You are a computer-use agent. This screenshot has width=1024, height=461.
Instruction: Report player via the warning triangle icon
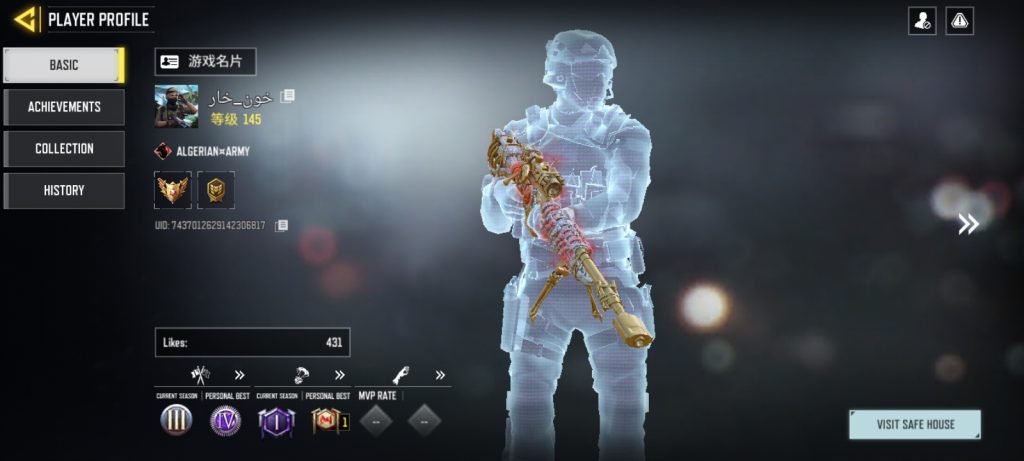pos(960,21)
